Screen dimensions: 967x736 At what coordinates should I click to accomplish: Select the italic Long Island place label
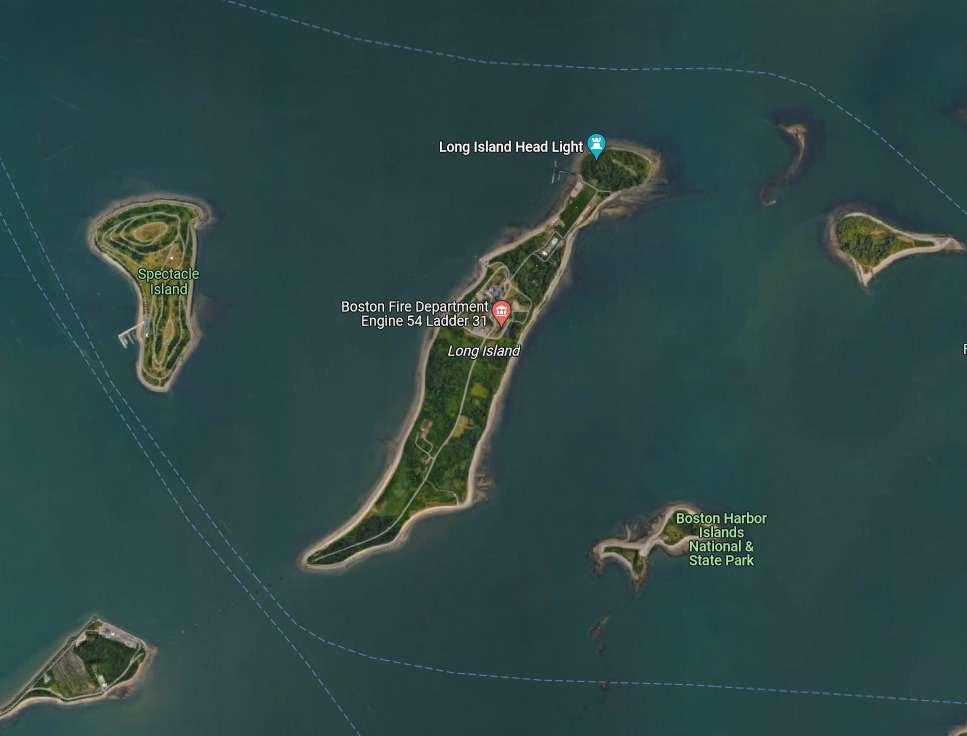pos(484,351)
